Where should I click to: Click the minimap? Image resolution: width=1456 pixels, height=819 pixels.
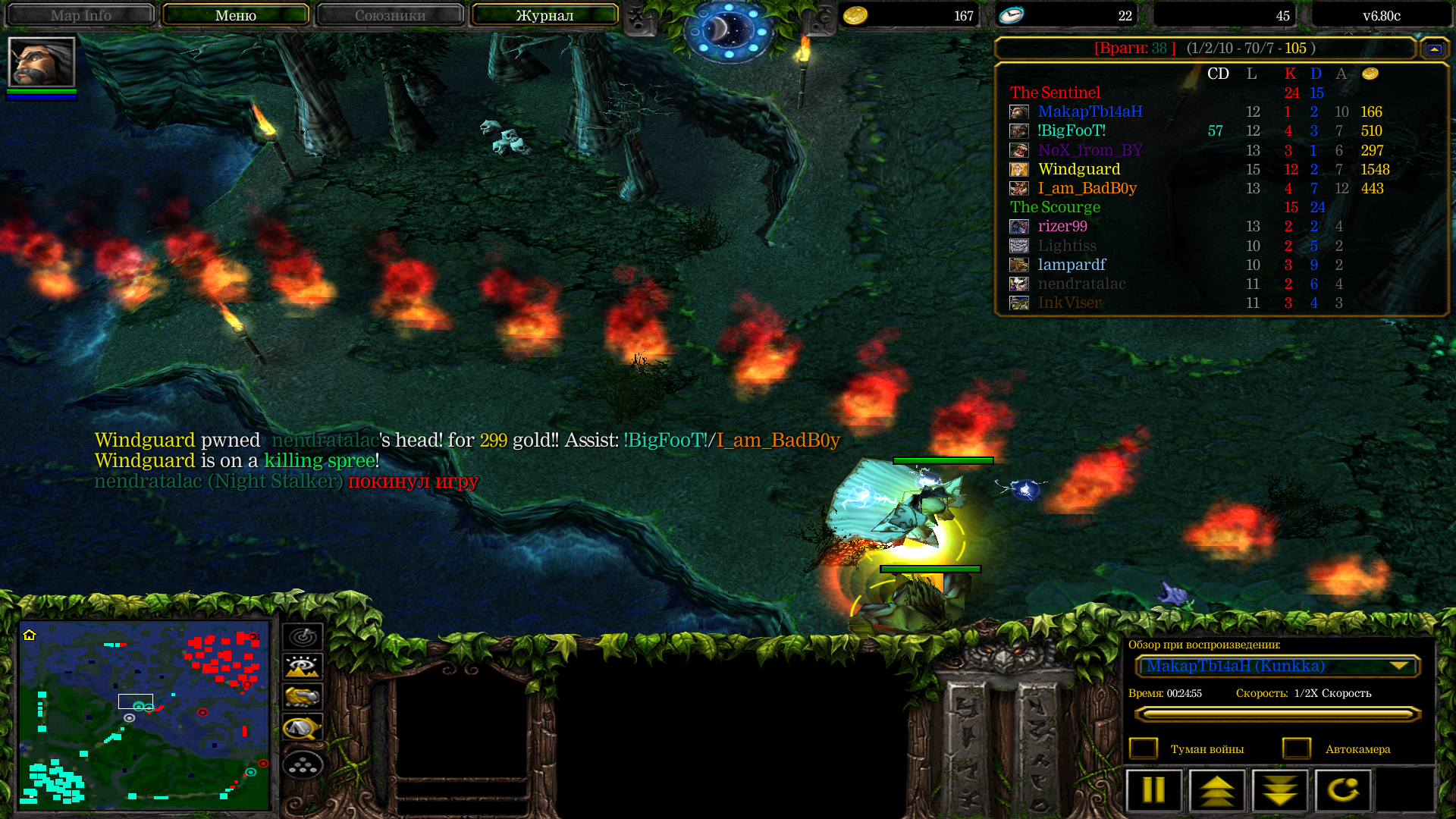(x=144, y=714)
